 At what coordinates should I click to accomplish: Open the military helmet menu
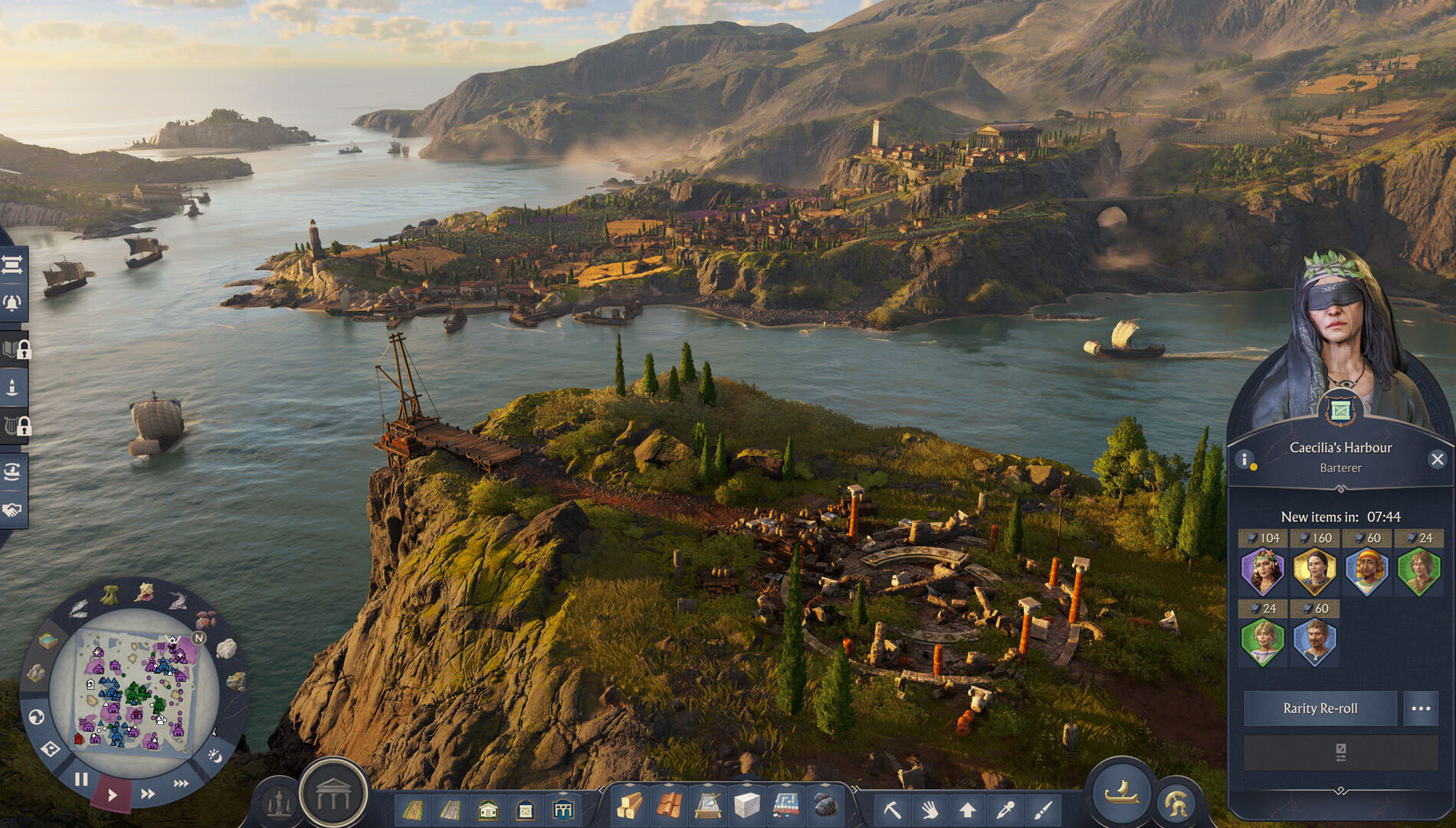(x=1176, y=803)
